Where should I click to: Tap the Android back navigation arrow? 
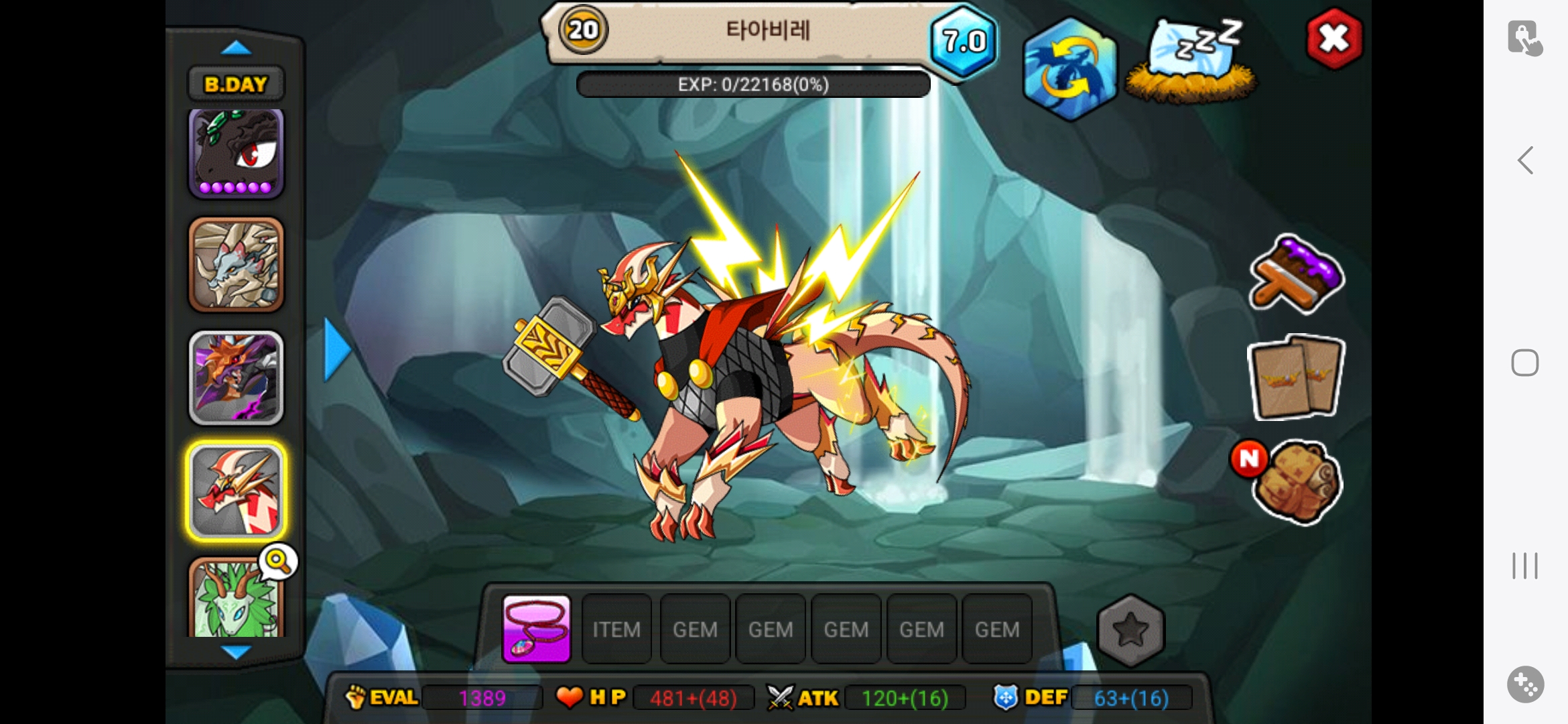click(1525, 160)
